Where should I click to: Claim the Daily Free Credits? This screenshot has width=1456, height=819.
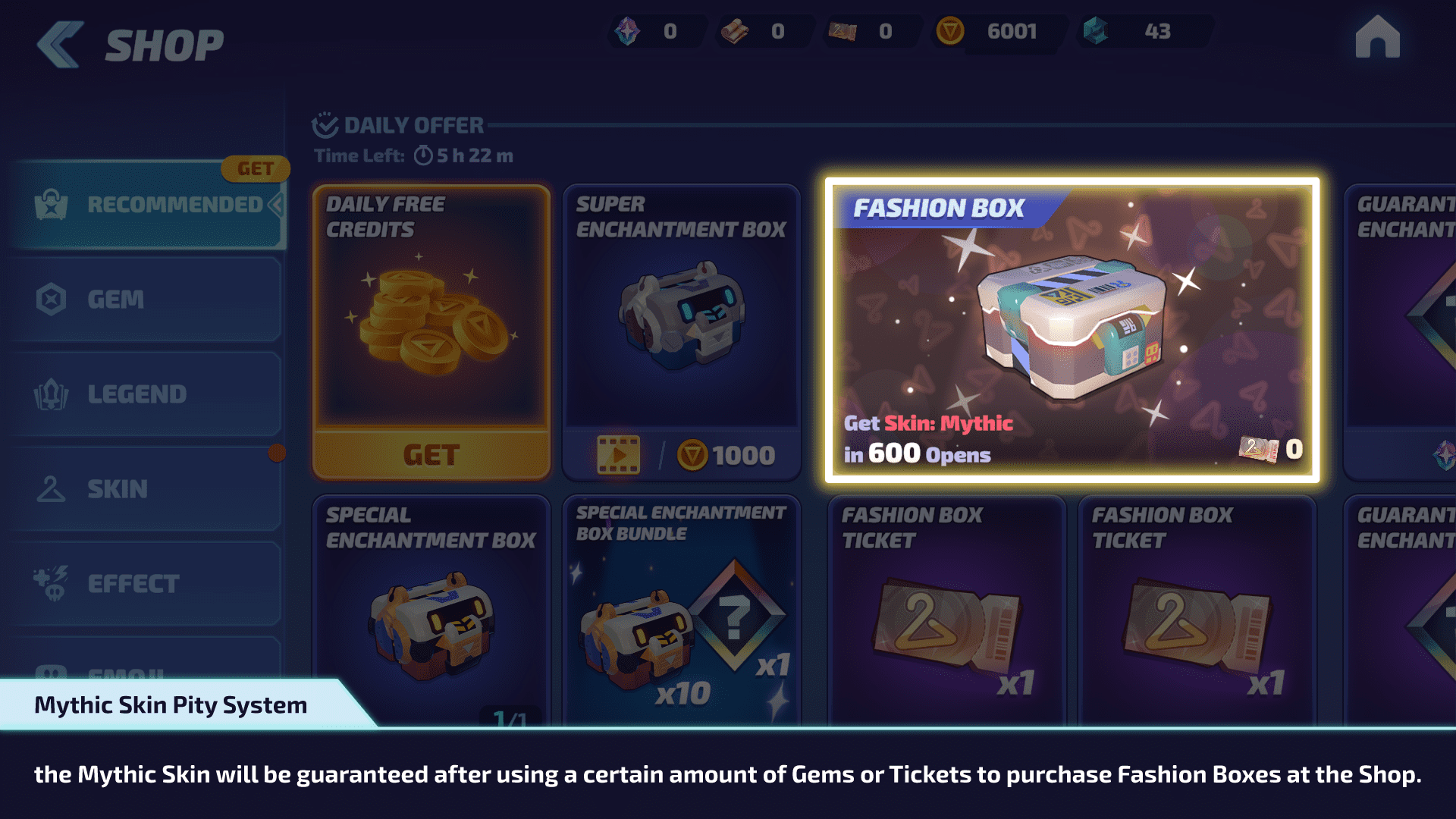[431, 455]
